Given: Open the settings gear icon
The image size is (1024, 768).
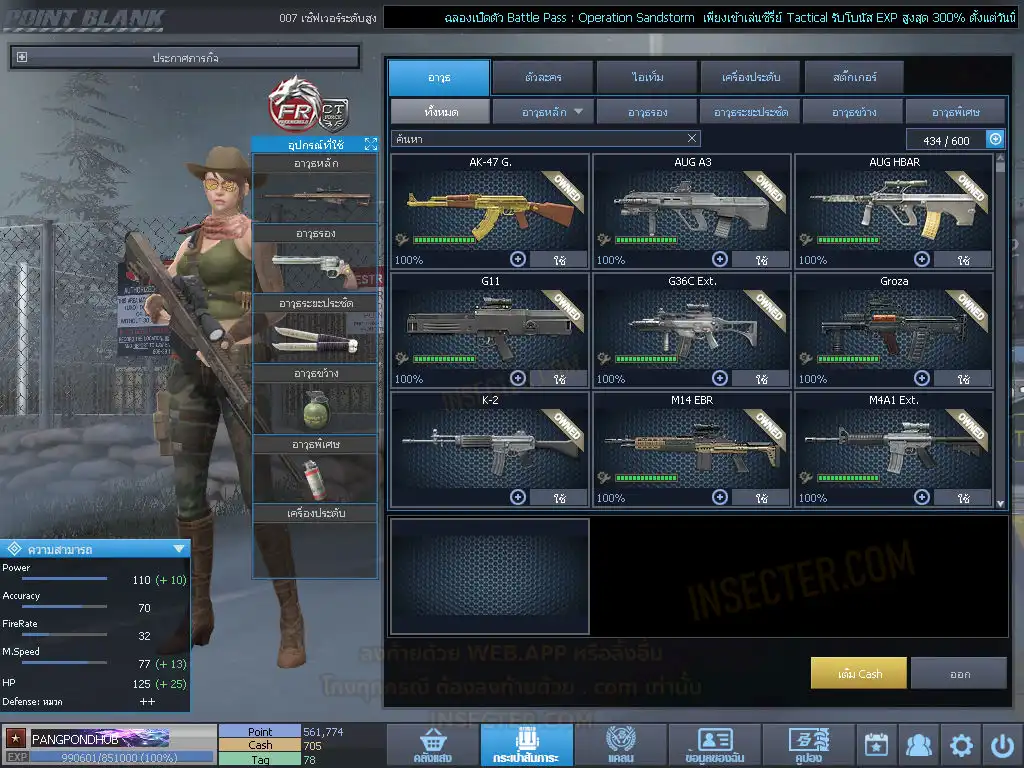Looking at the screenshot, I should 961,745.
